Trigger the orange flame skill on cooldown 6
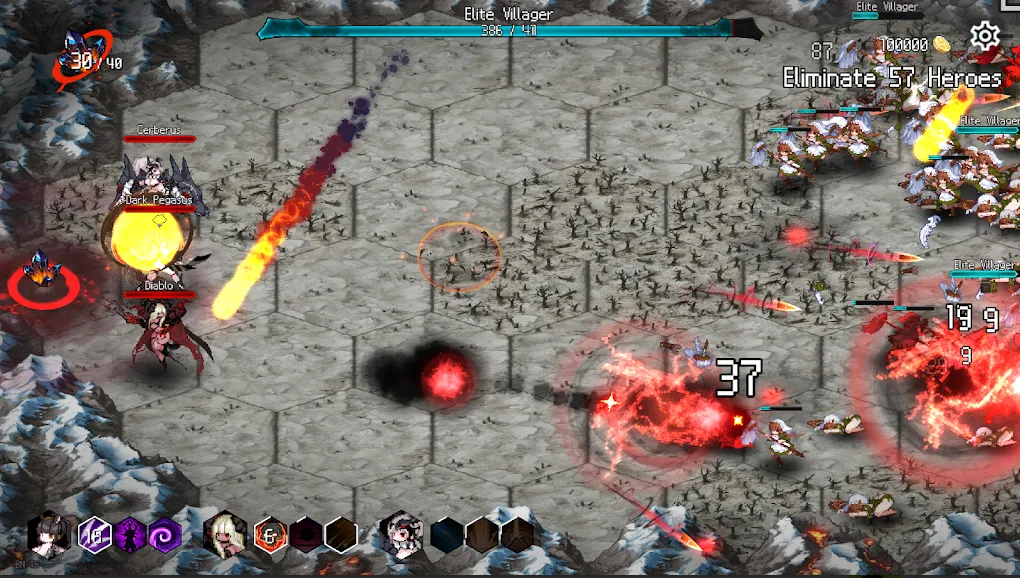Viewport: 1020px width, 578px height. tap(270, 535)
